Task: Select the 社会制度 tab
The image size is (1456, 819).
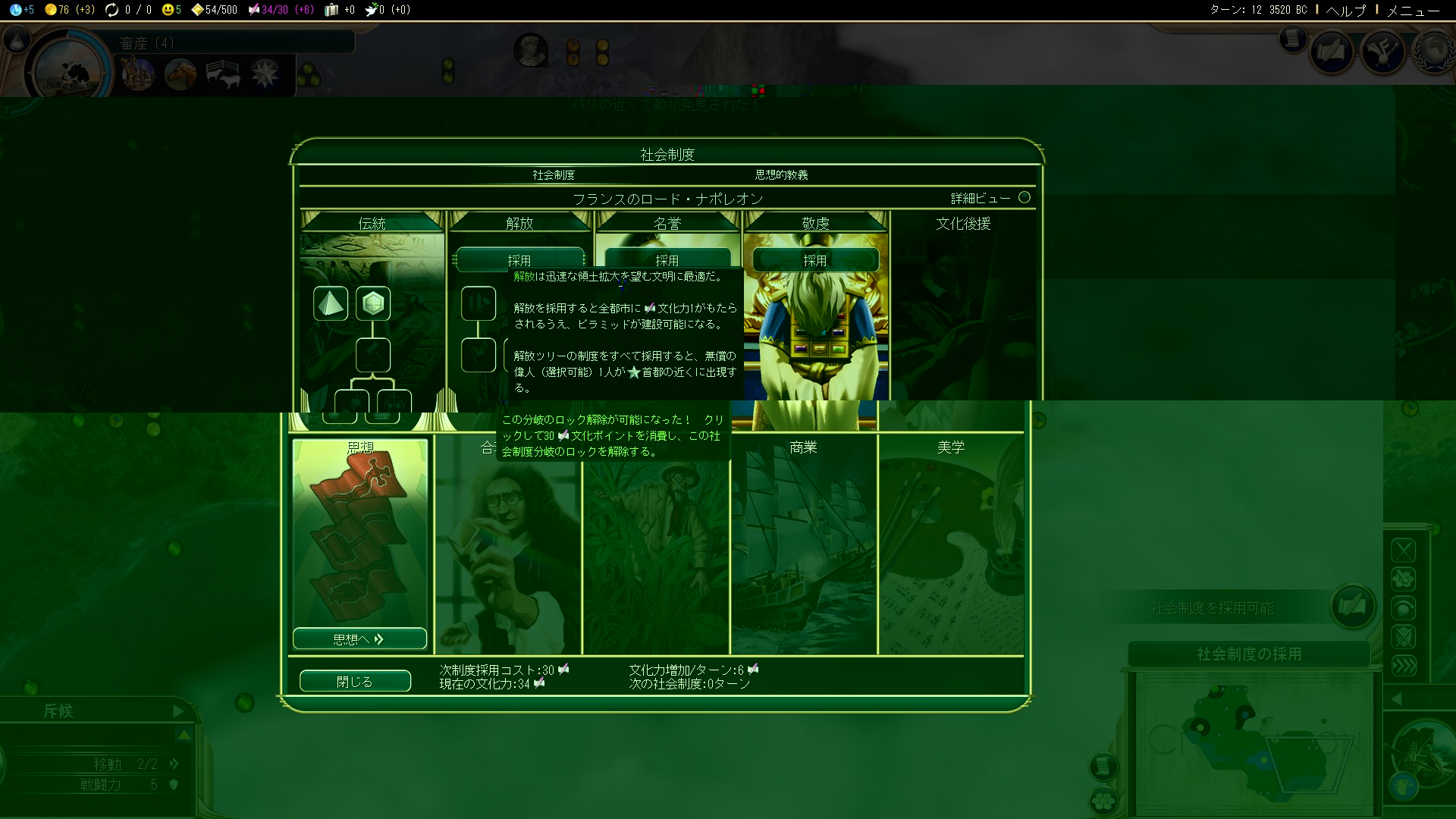Action: (554, 174)
